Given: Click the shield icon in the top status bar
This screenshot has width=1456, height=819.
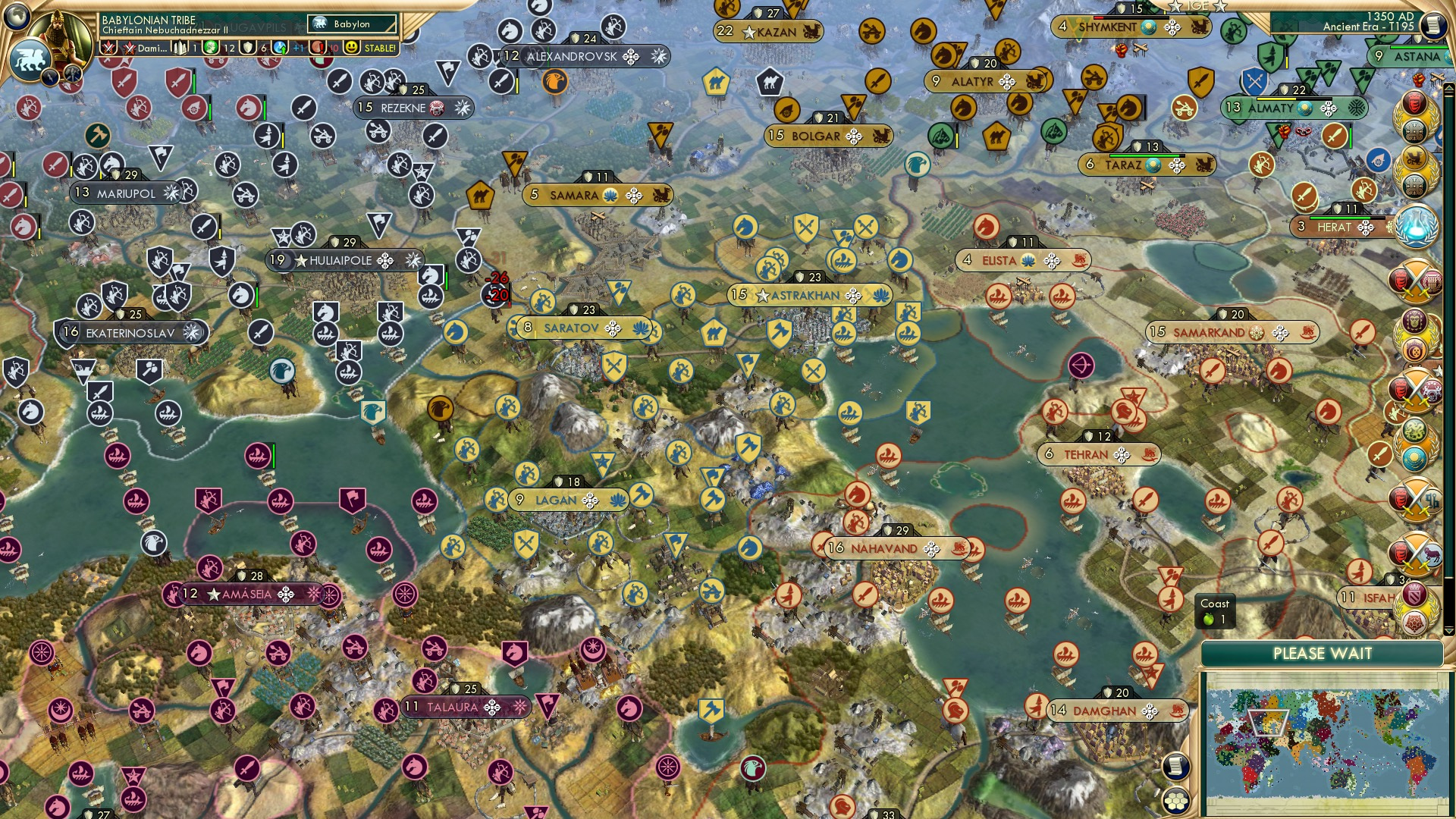Looking at the screenshot, I should click(246, 49).
